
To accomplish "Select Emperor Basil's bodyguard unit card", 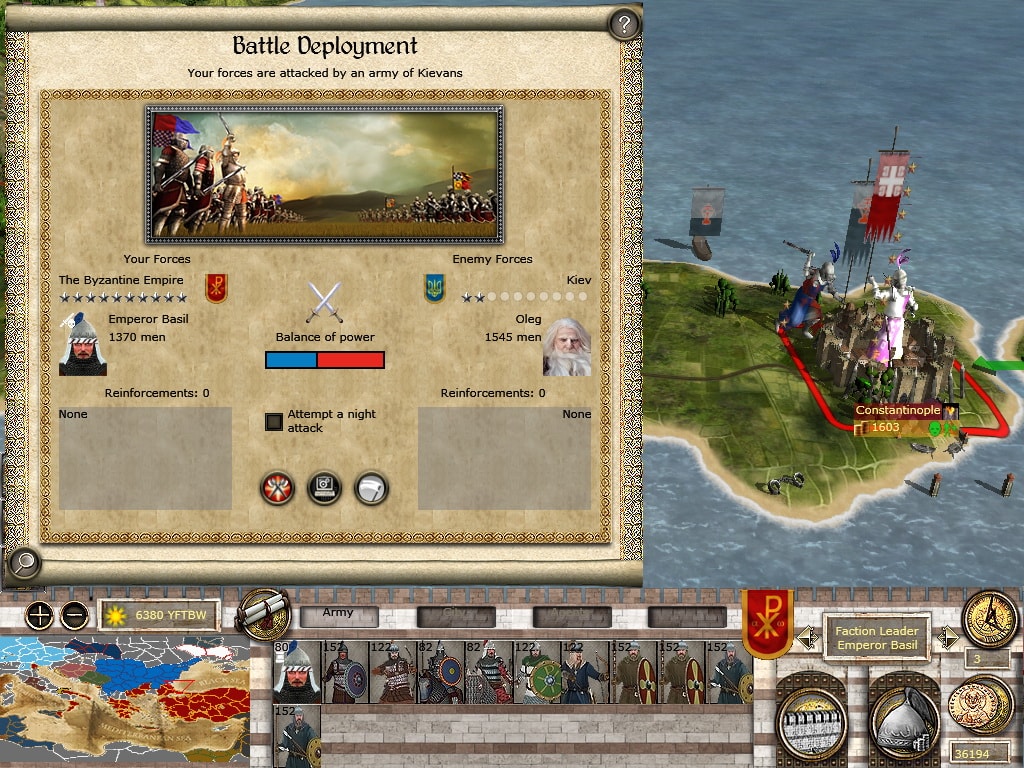I will (297, 672).
